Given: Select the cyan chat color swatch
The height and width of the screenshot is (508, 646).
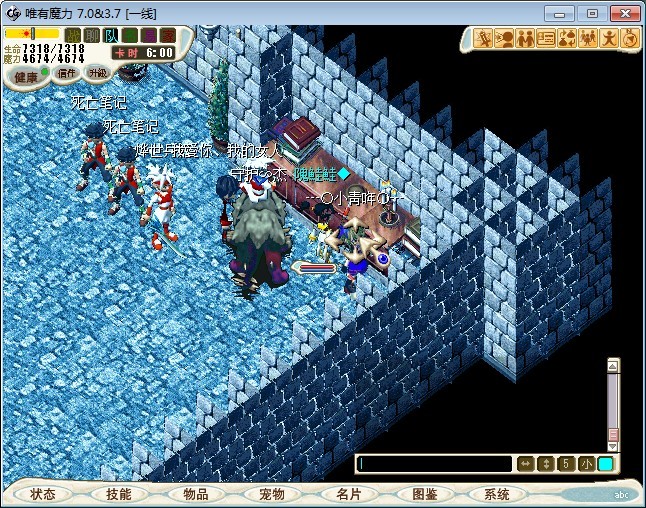Looking at the screenshot, I should point(606,464).
